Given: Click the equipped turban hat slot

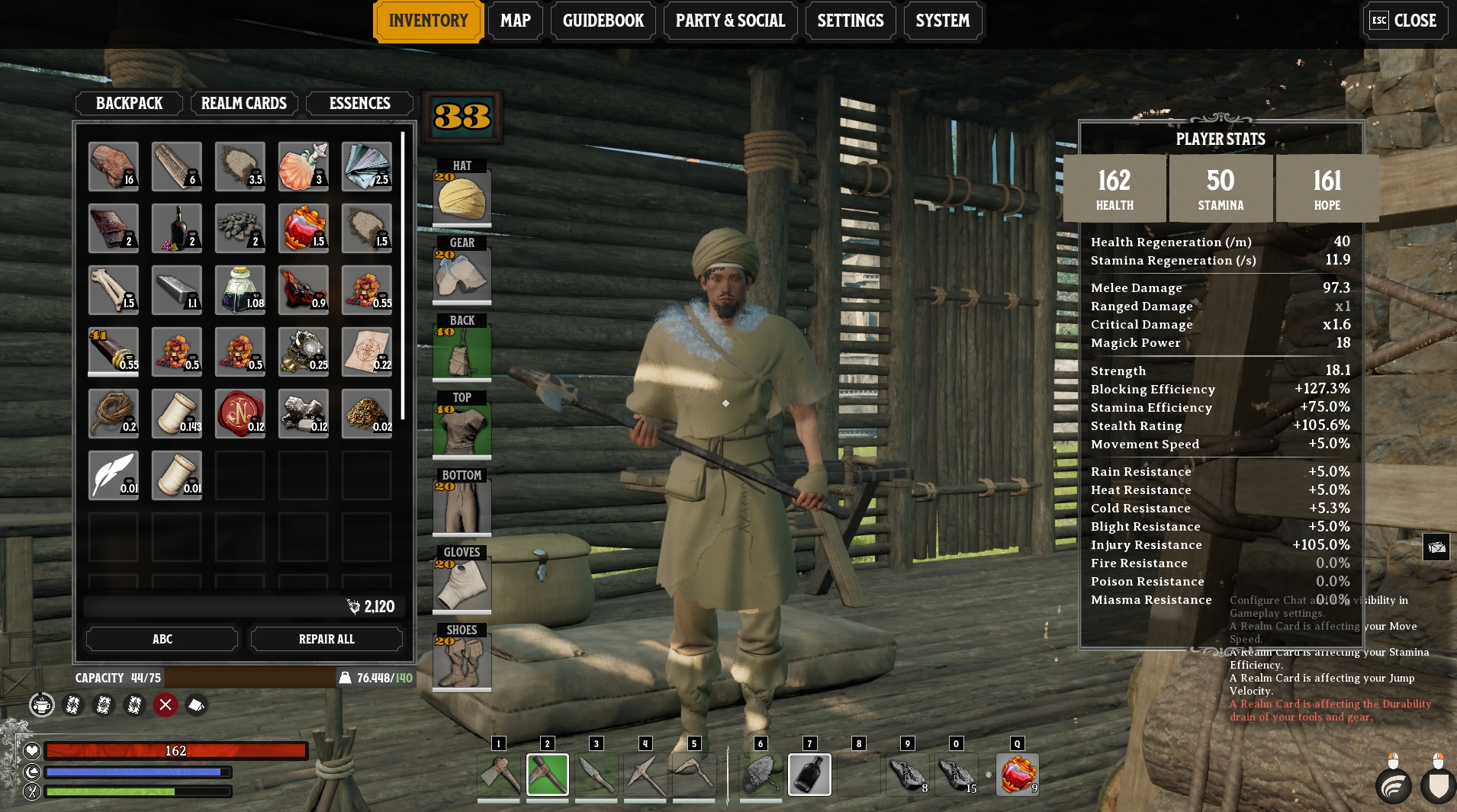Looking at the screenshot, I should (462, 197).
